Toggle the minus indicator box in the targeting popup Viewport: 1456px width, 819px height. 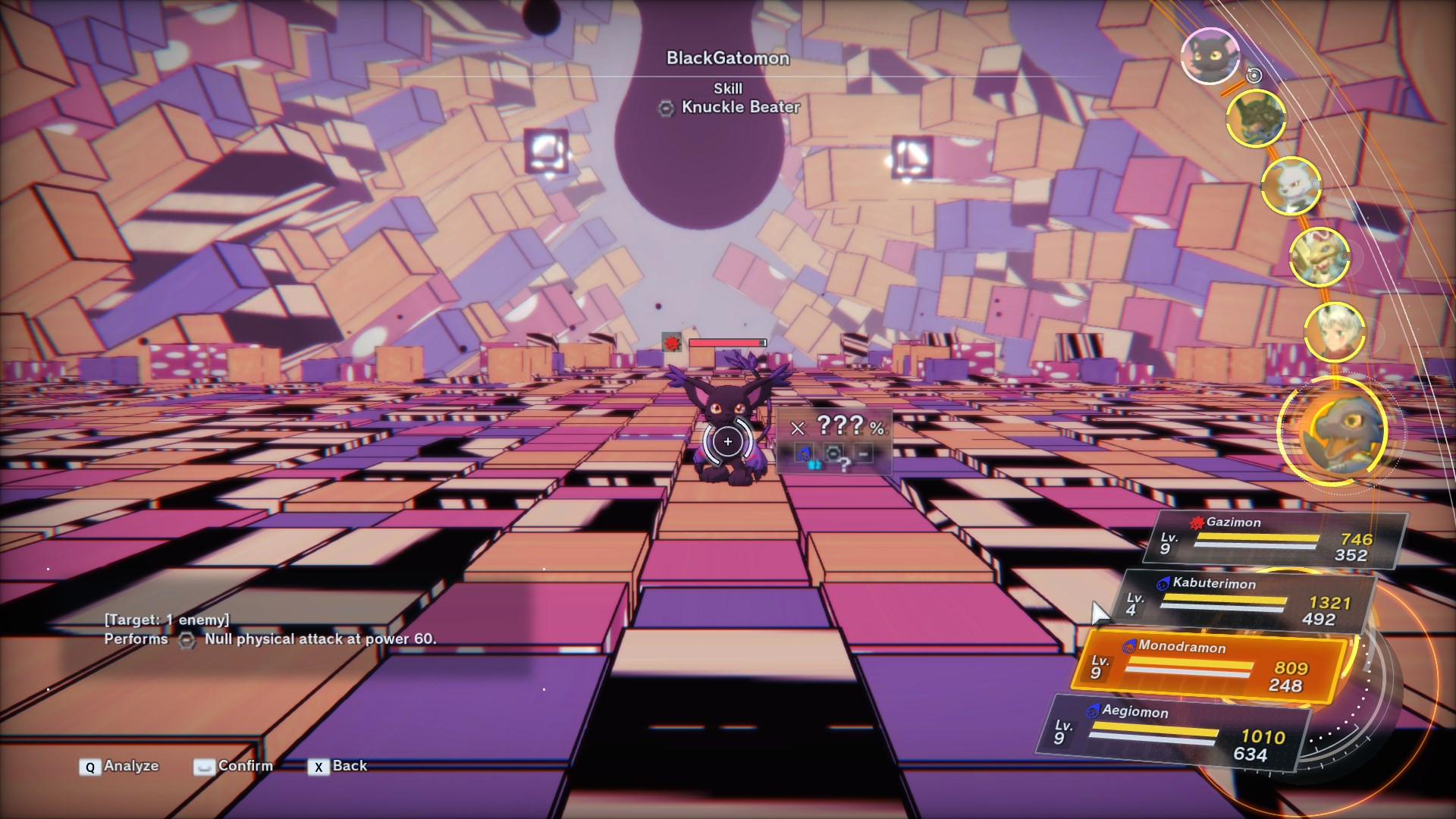click(864, 453)
